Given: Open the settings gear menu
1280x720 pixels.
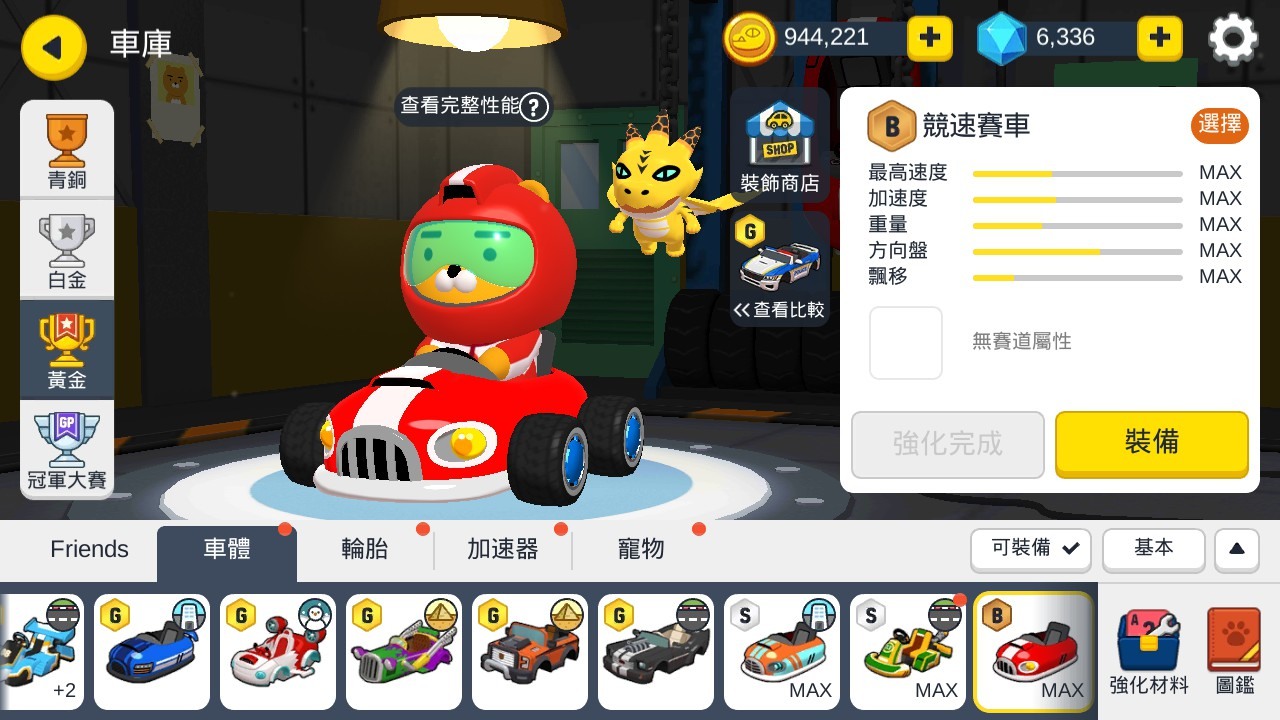Looking at the screenshot, I should [1233, 39].
